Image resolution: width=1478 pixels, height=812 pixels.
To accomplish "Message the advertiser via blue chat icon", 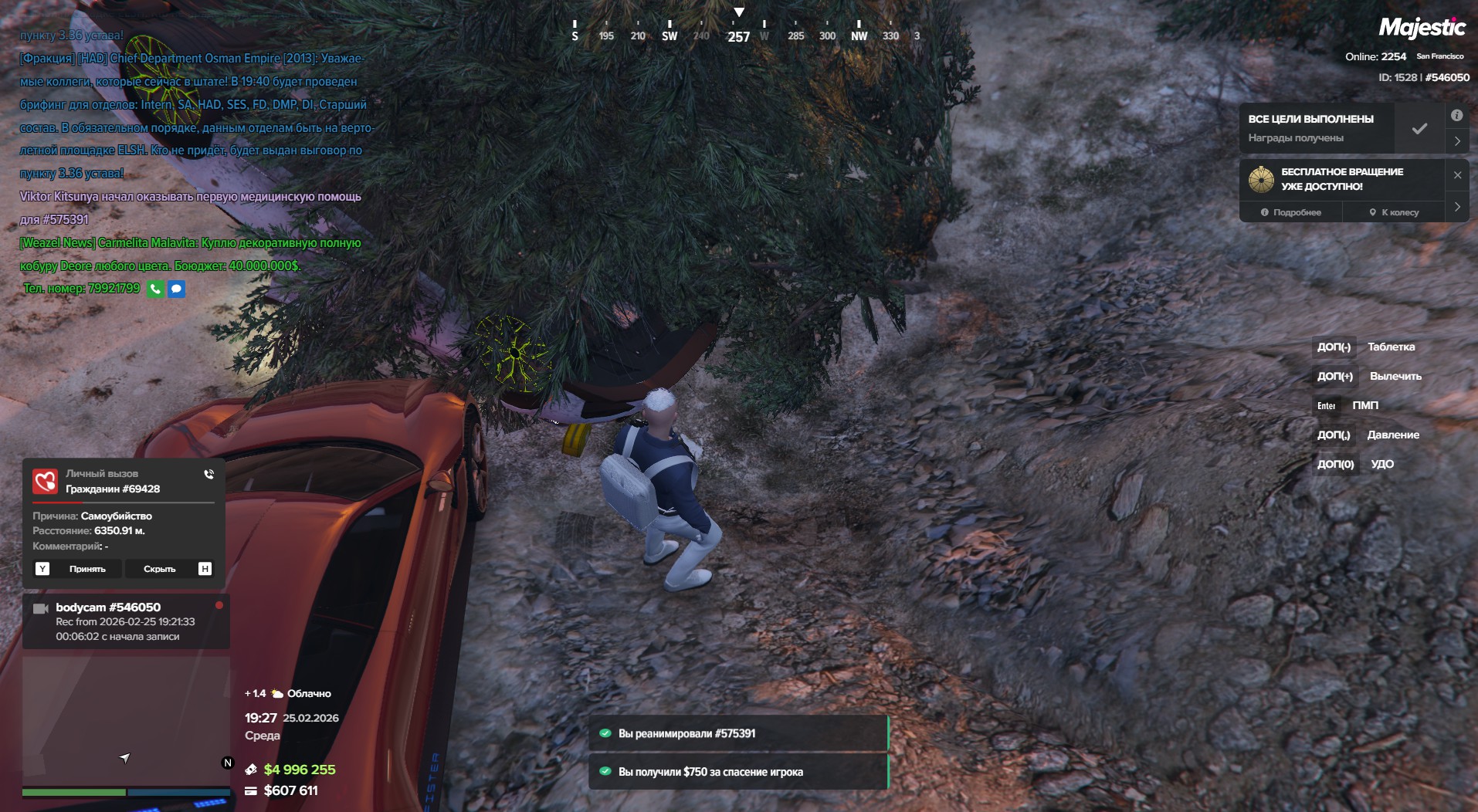I will tap(177, 289).
